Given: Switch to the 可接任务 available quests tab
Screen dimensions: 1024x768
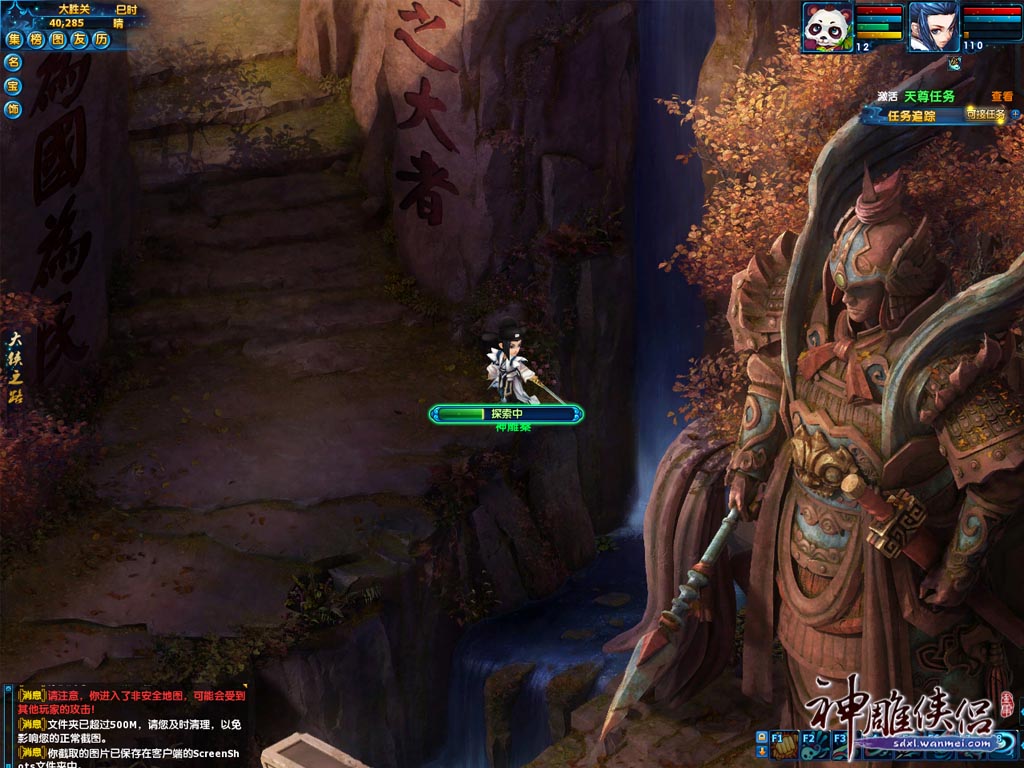Looking at the screenshot, I should point(984,114).
